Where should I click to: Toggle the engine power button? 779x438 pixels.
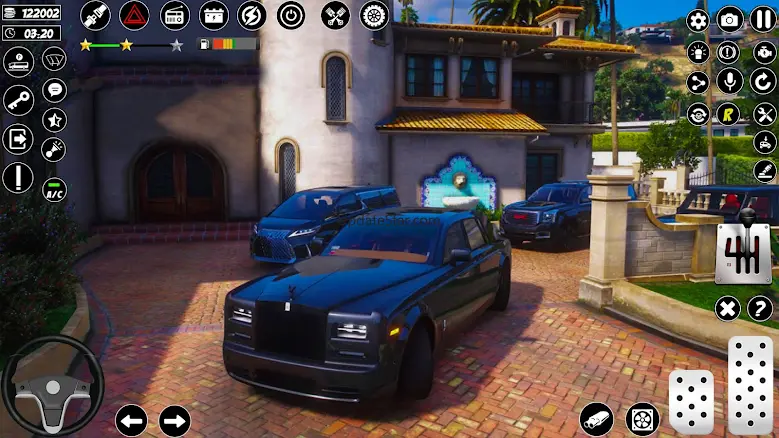click(291, 15)
